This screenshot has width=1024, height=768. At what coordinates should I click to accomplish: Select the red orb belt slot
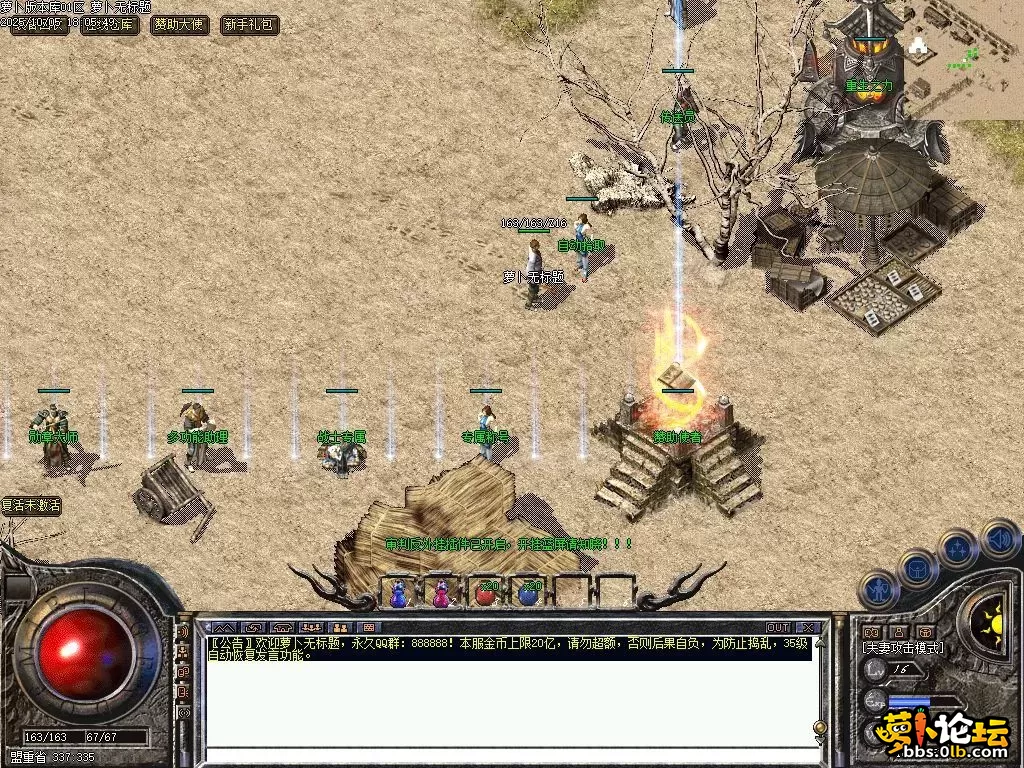point(486,593)
